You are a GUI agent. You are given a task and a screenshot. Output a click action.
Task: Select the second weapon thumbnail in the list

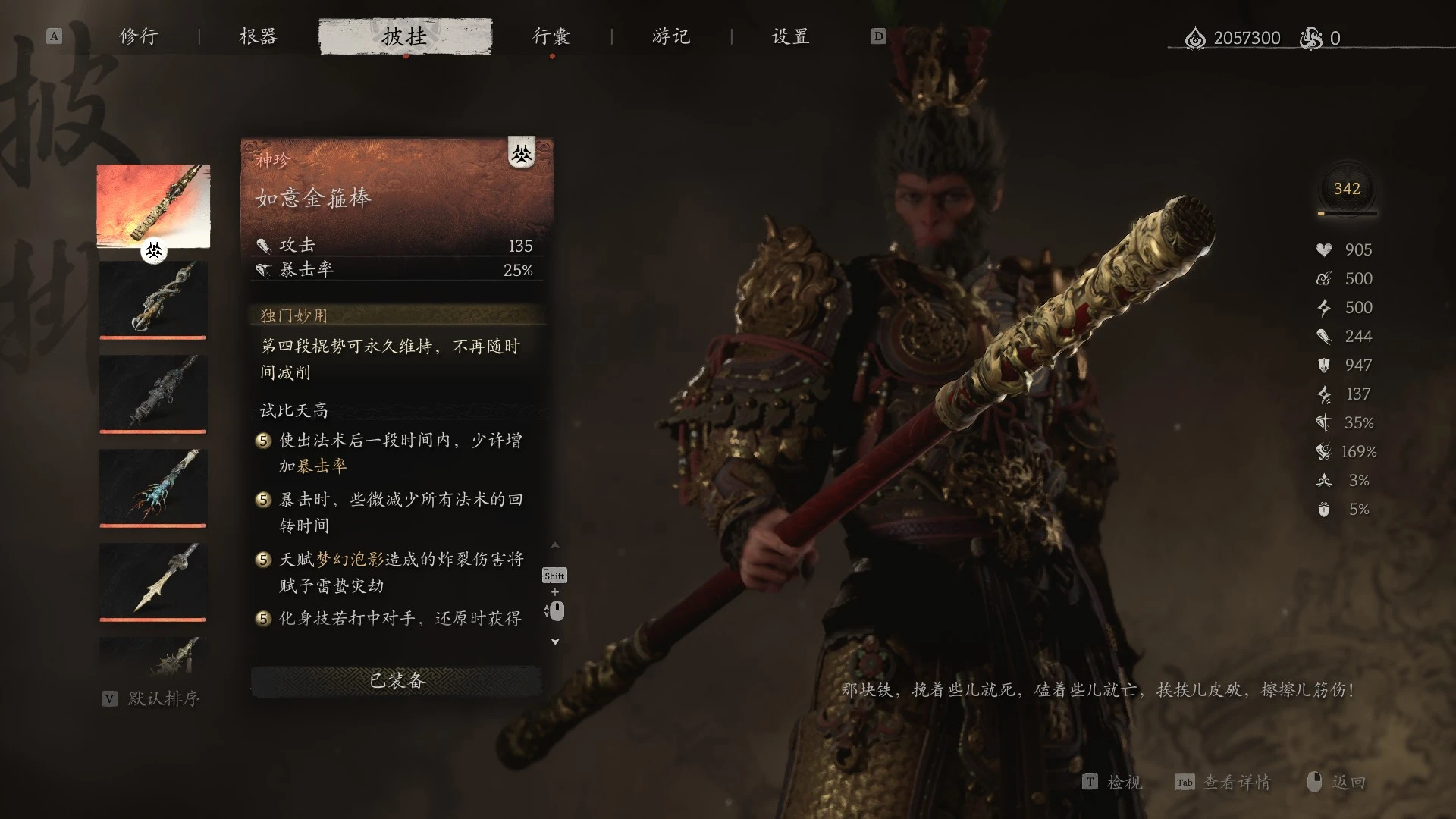[x=152, y=300]
